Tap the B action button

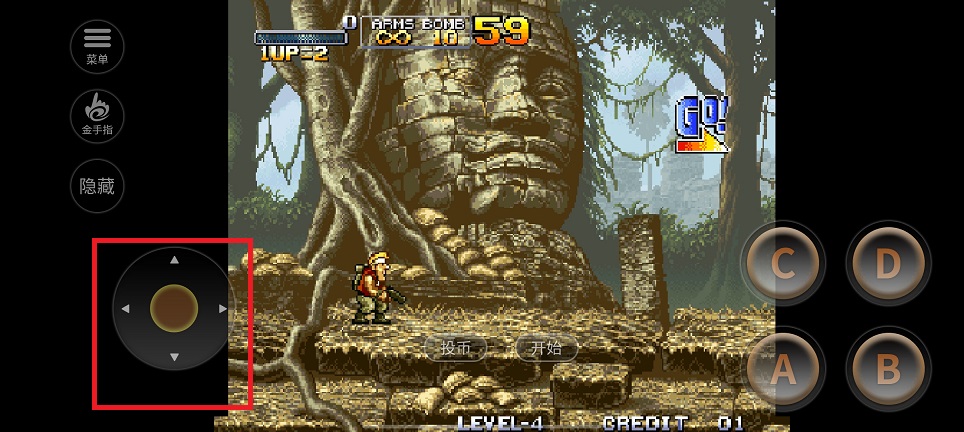click(888, 369)
